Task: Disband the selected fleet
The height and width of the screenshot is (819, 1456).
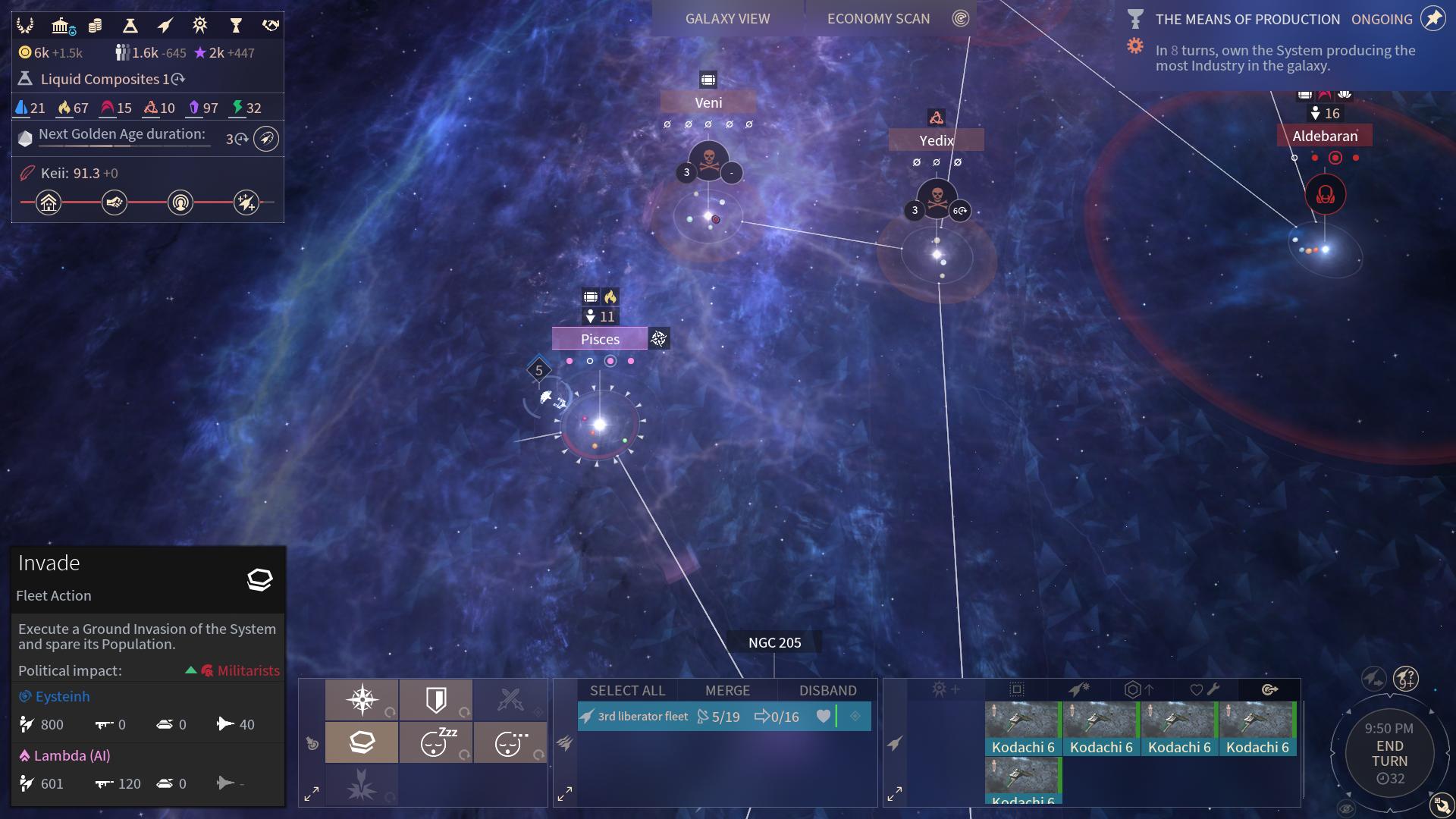Action: [827, 690]
